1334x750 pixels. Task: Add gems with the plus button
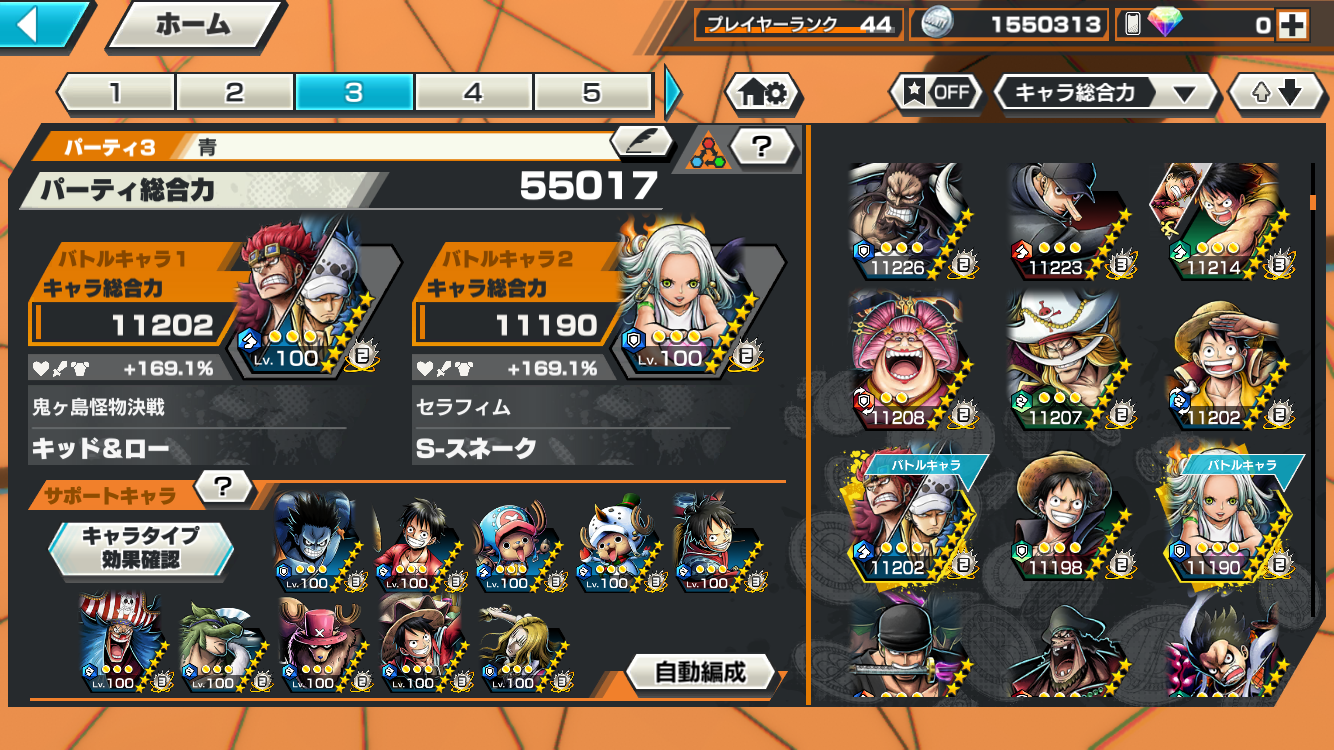(1293, 26)
